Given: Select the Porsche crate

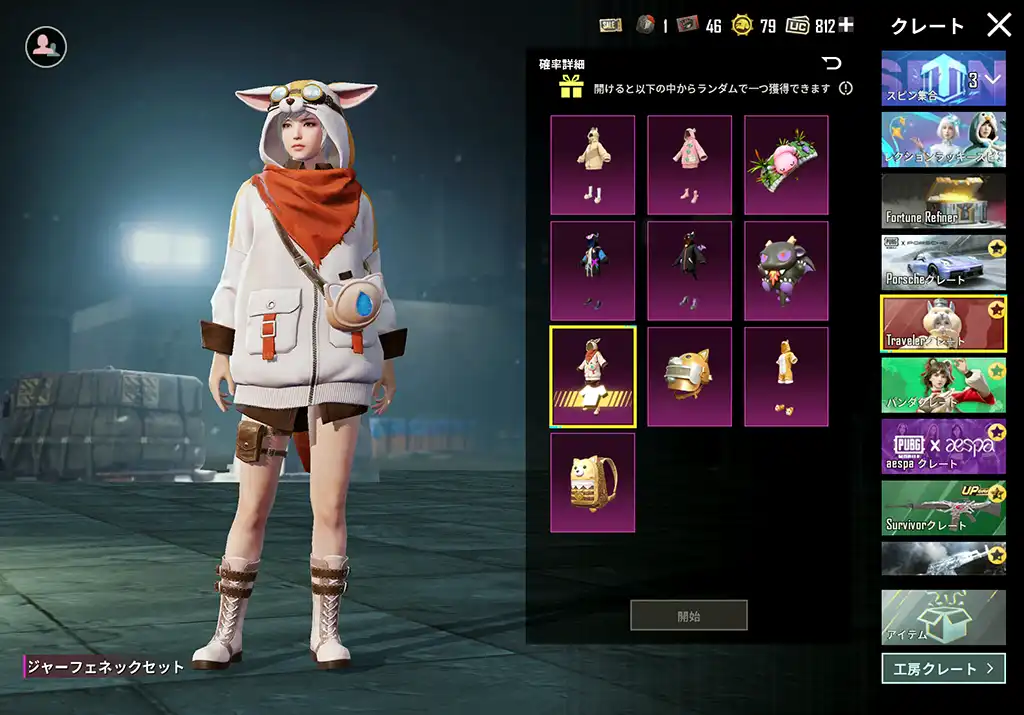Looking at the screenshot, I should point(943,263).
